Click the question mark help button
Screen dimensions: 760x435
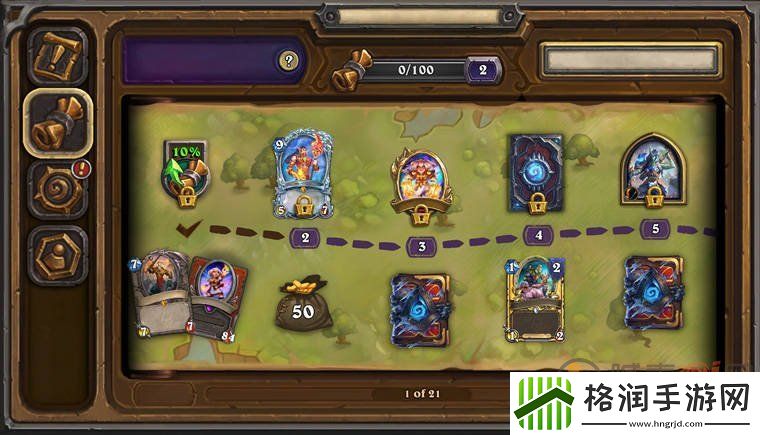(290, 61)
